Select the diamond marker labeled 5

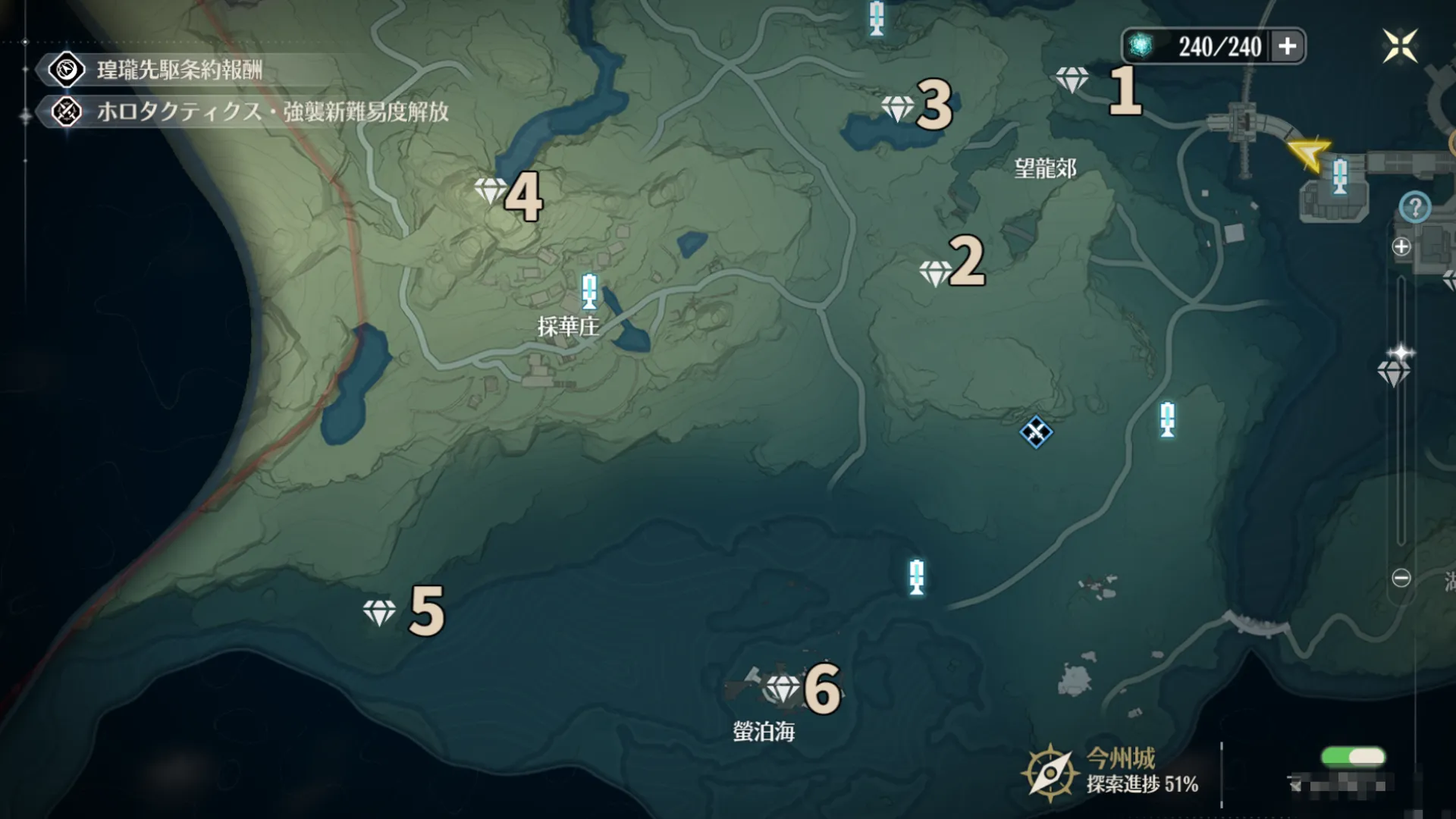pos(378,612)
